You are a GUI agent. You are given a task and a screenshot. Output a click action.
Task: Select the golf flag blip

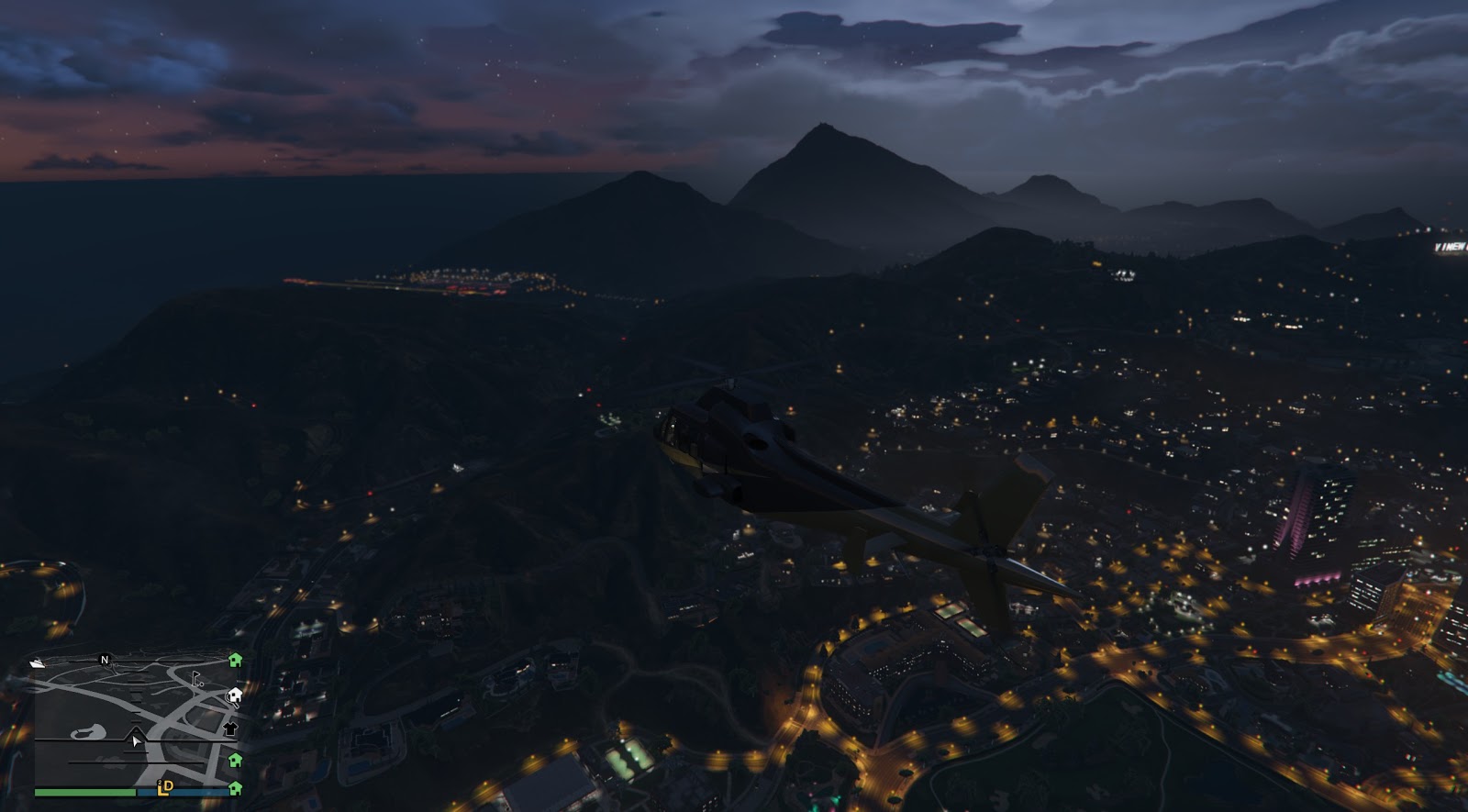[x=196, y=680]
